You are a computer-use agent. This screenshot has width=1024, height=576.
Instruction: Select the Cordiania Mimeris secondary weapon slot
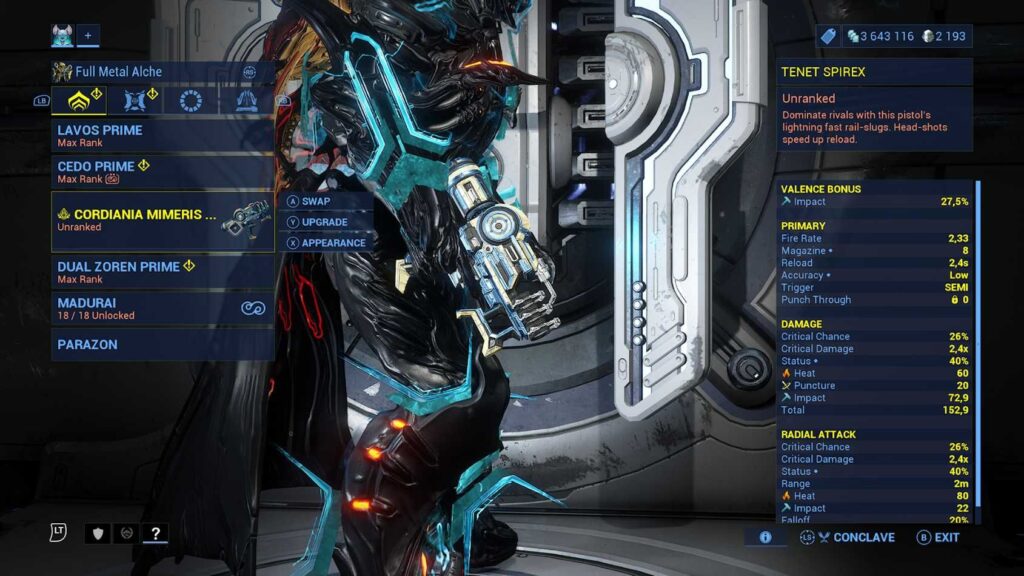tap(160, 221)
